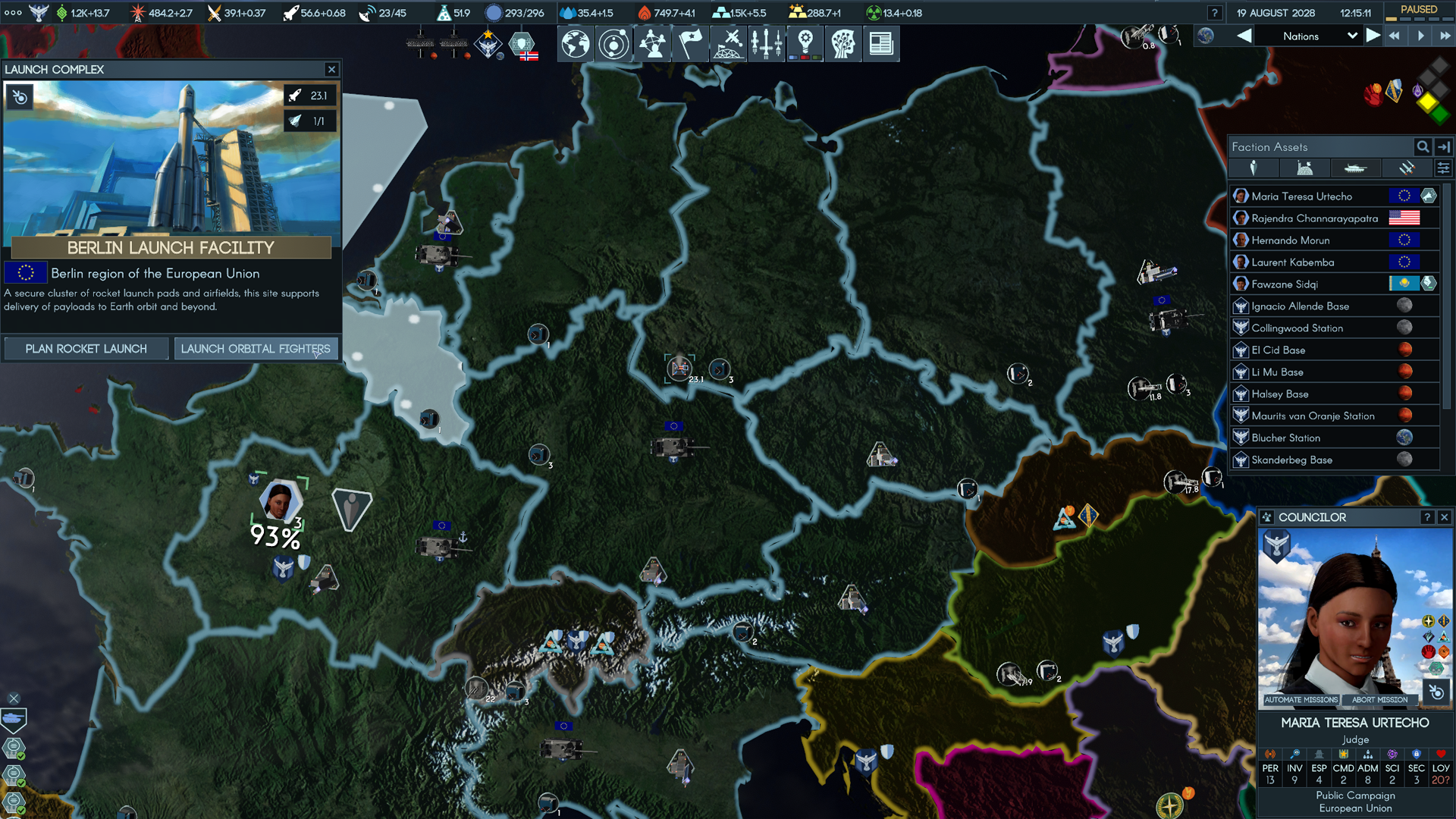Open the help question mark by date
Screen dimensions: 1456x819
click(1214, 13)
